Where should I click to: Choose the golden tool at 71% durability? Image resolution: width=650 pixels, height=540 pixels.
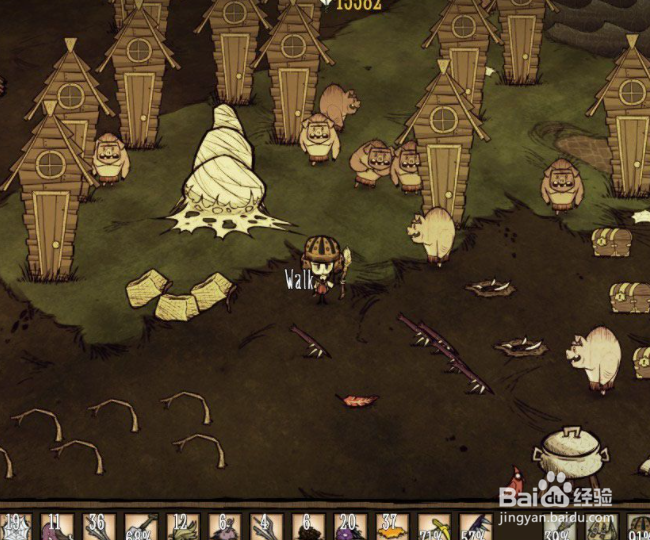[433, 528]
